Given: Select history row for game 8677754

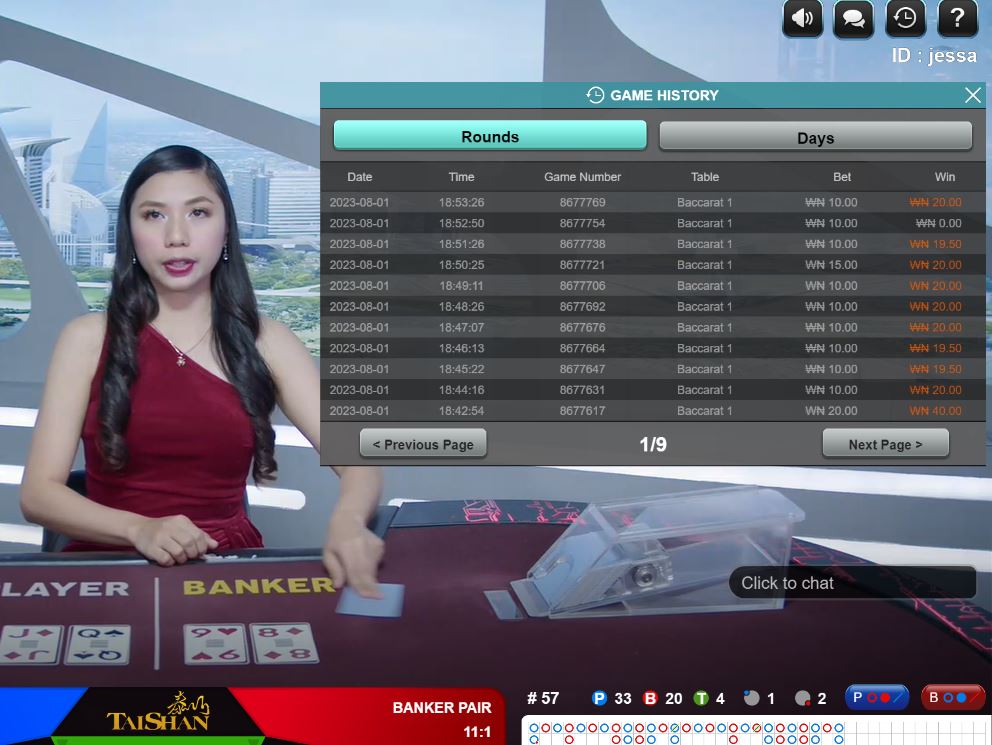Looking at the screenshot, I should (582, 223).
